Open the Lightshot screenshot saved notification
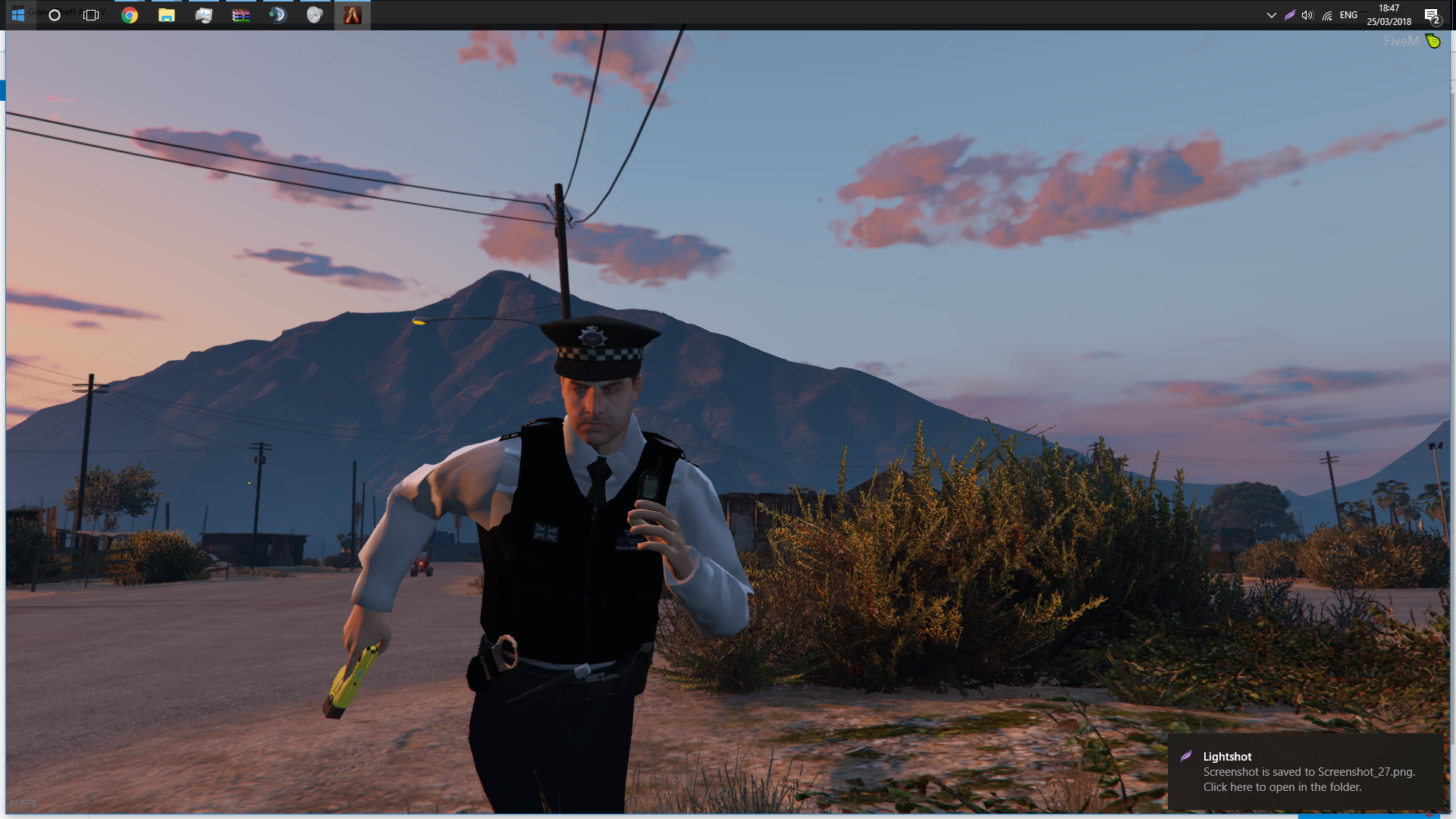This screenshot has height=819, width=1456. point(1304,772)
